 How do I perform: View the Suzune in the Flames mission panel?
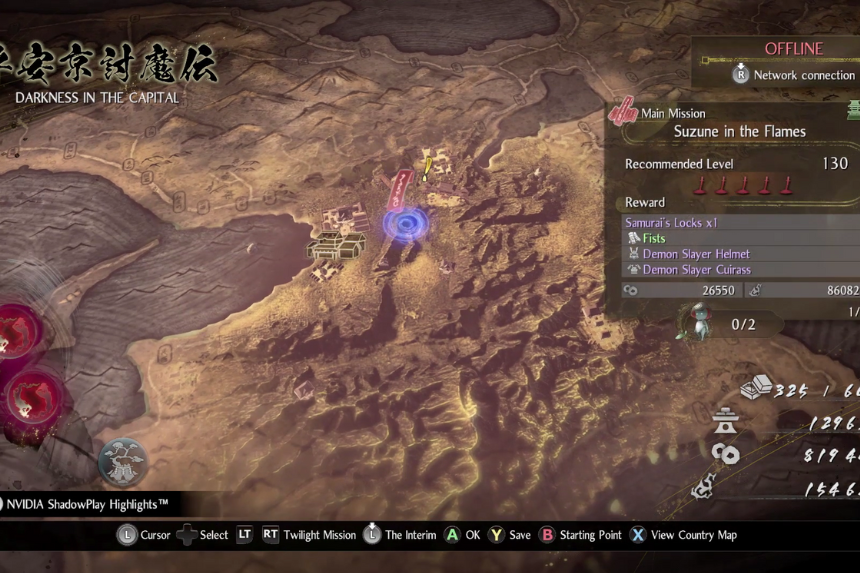click(738, 131)
